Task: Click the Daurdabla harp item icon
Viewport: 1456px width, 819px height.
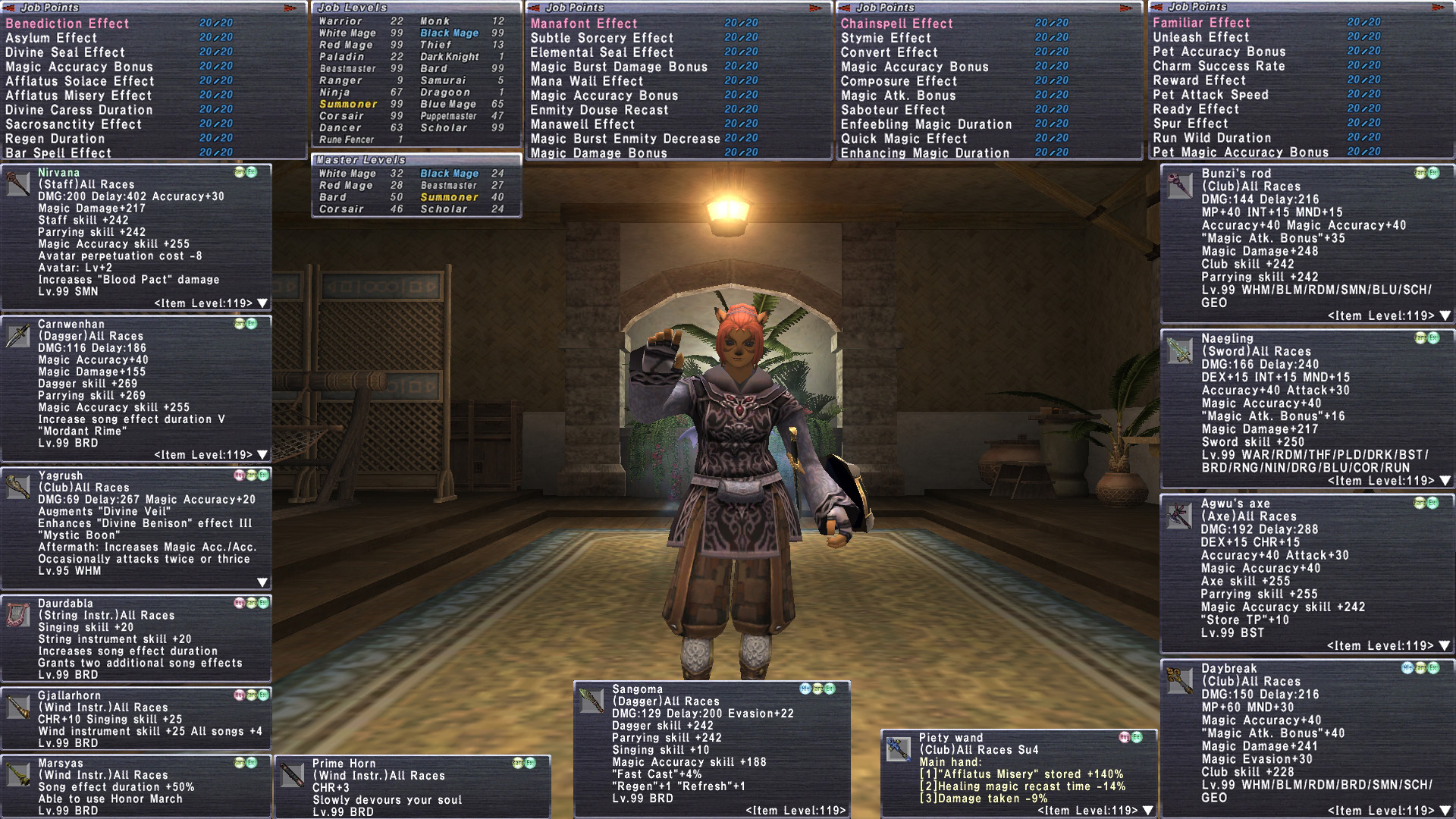Action: [x=18, y=614]
